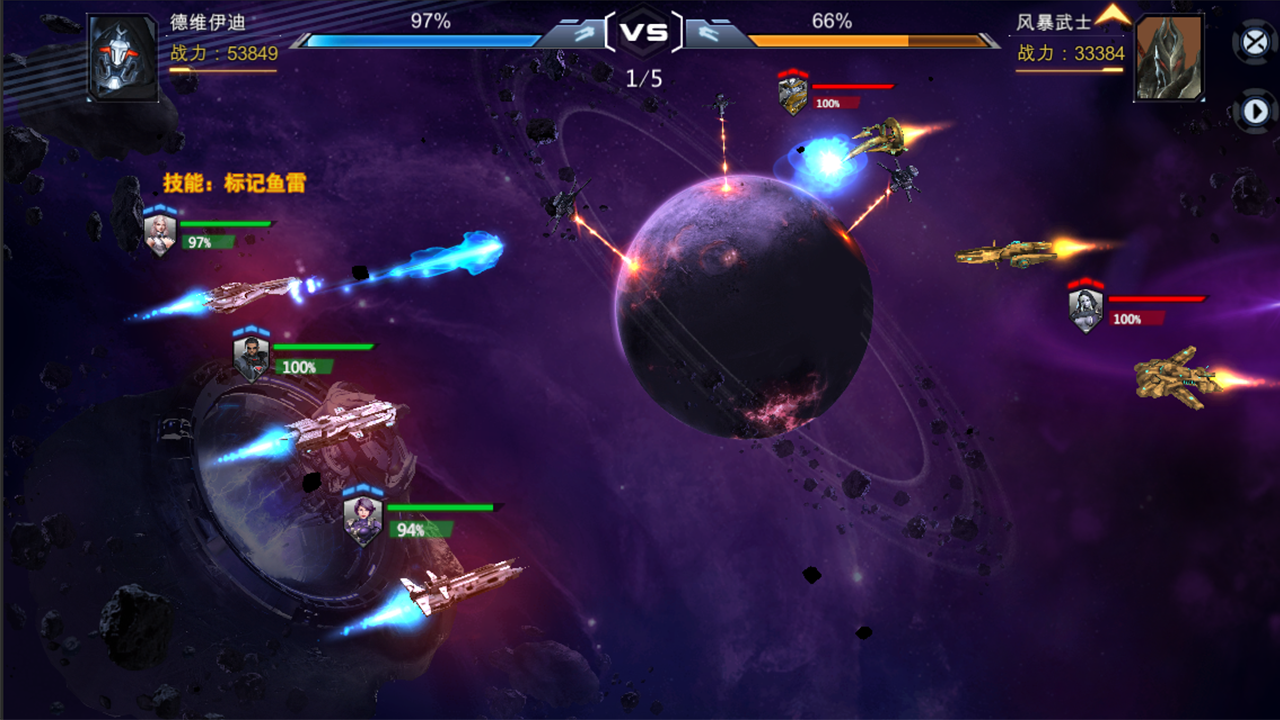Select the dark-haired male captain portrait
This screenshot has width=1280, height=720.
coord(250,357)
